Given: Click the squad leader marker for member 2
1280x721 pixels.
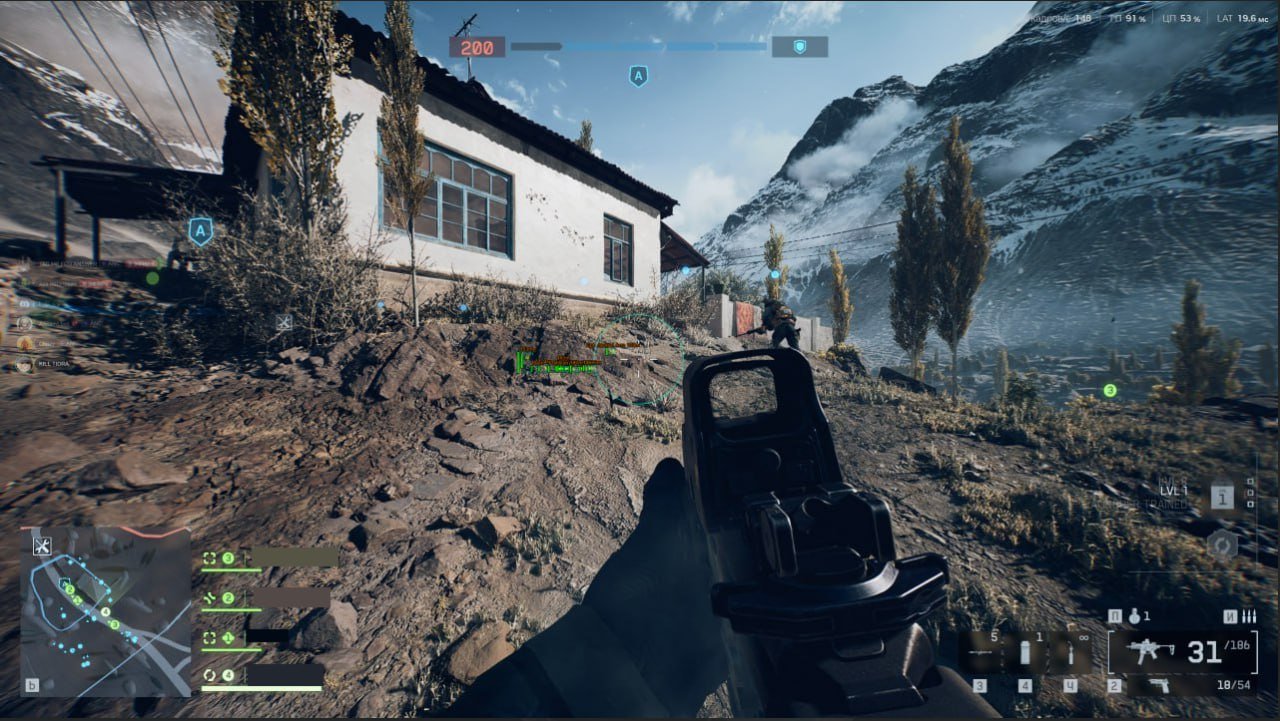Looking at the screenshot, I should click(209, 598).
